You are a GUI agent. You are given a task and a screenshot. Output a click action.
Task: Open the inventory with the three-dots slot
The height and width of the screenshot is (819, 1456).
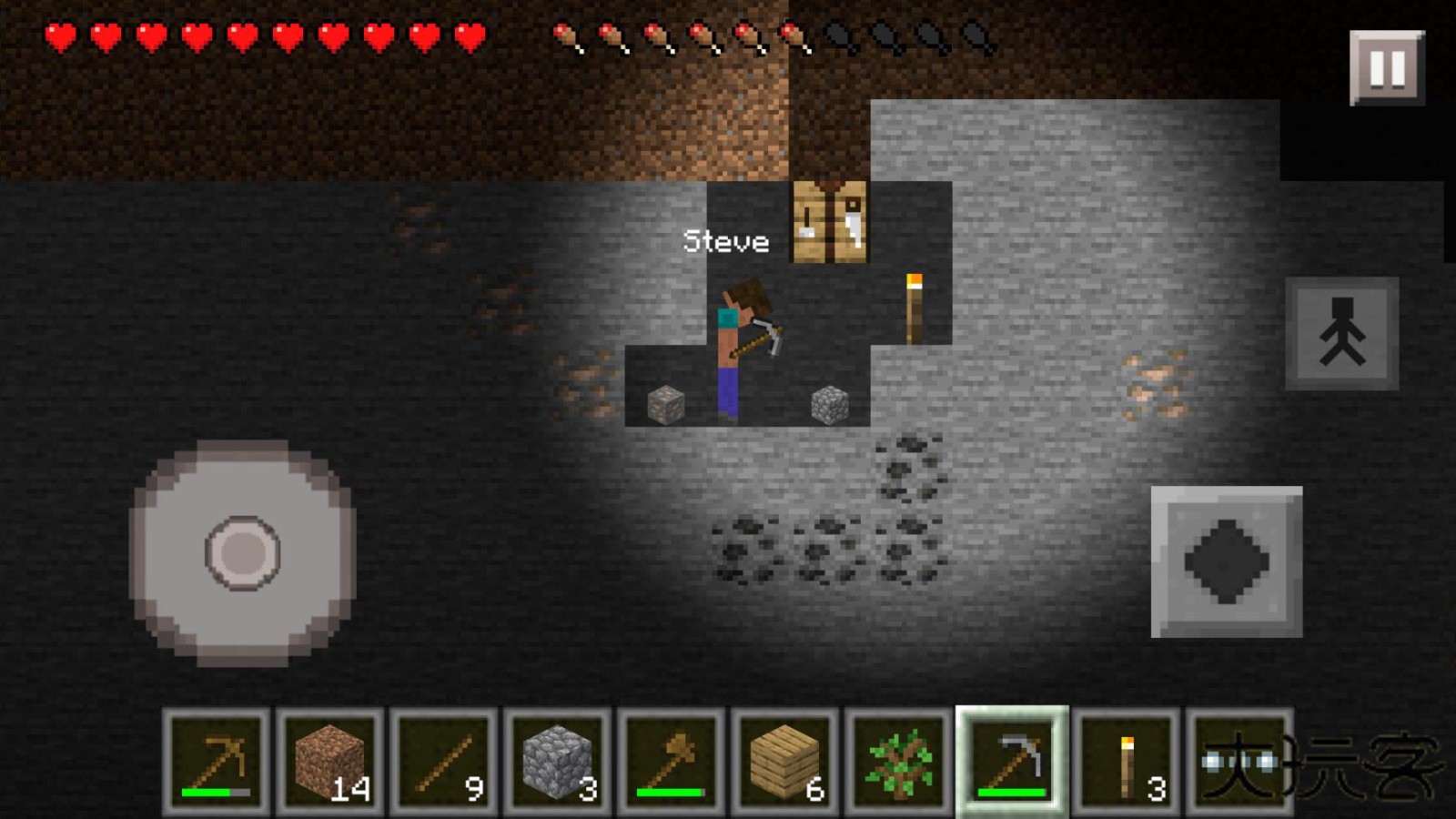1239,762
